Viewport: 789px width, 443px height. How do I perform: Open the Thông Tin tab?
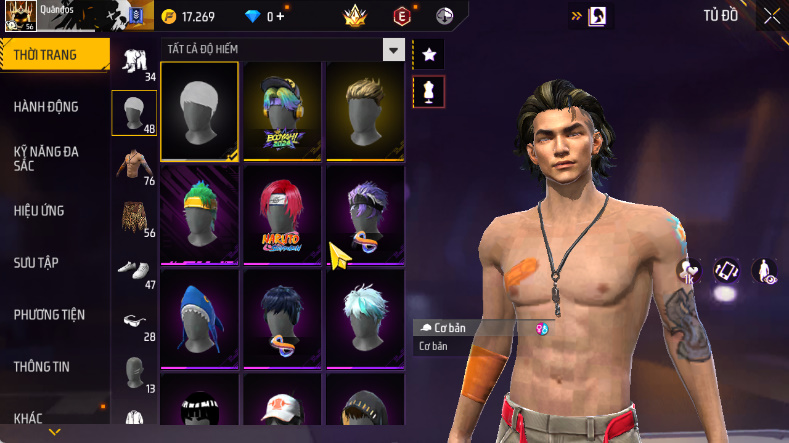(x=42, y=367)
